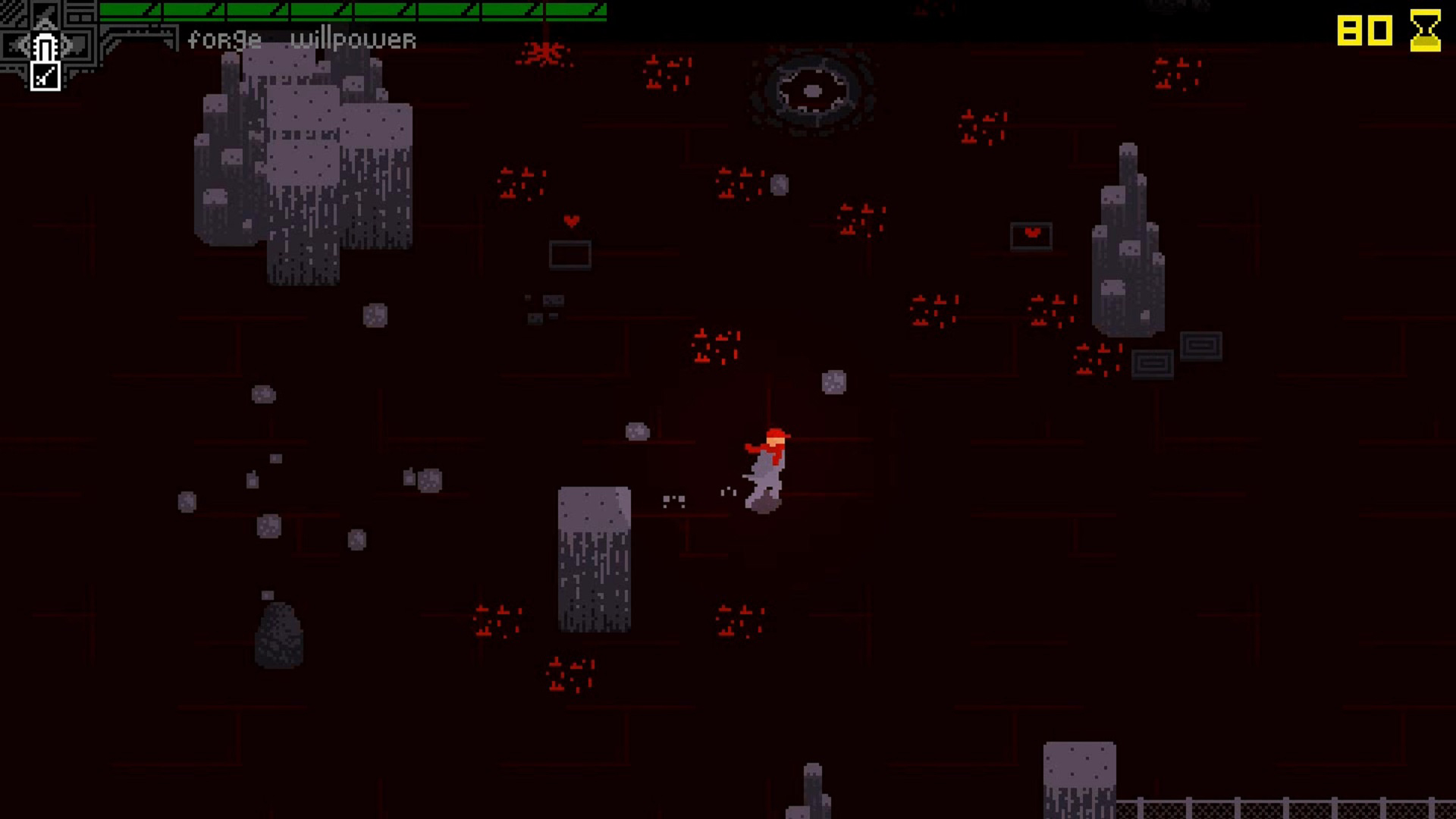Image resolution: width=1456 pixels, height=819 pixels.
Task: Open the dark chest below the left heart
Action: pyautogui.click(x=570, y=254)
